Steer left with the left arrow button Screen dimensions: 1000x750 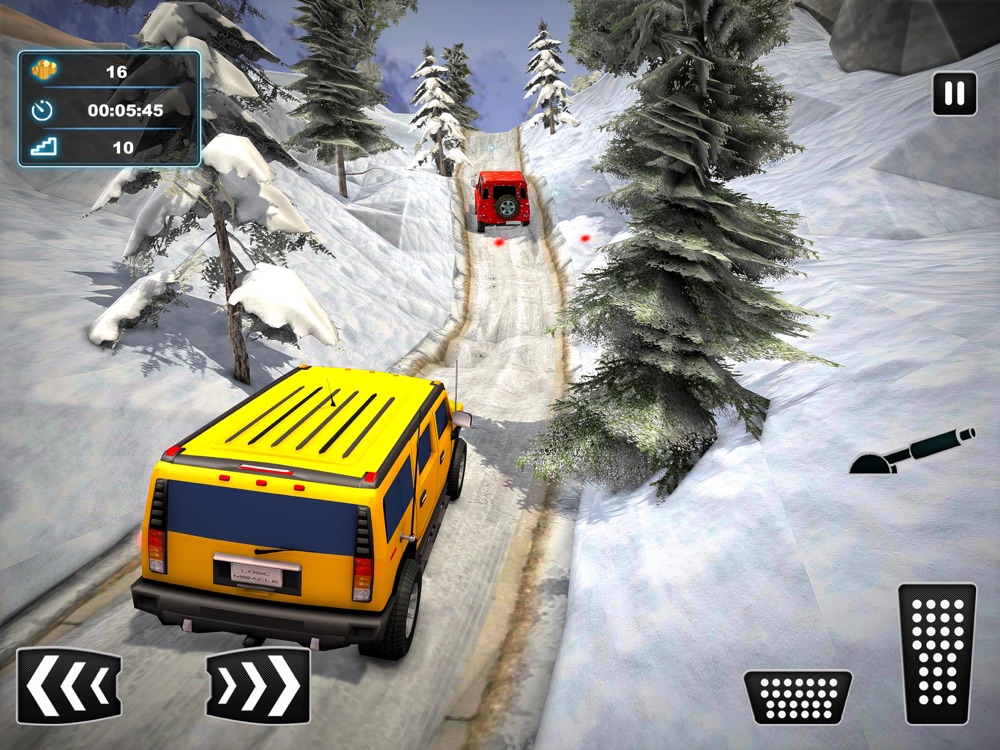point(69,685)
